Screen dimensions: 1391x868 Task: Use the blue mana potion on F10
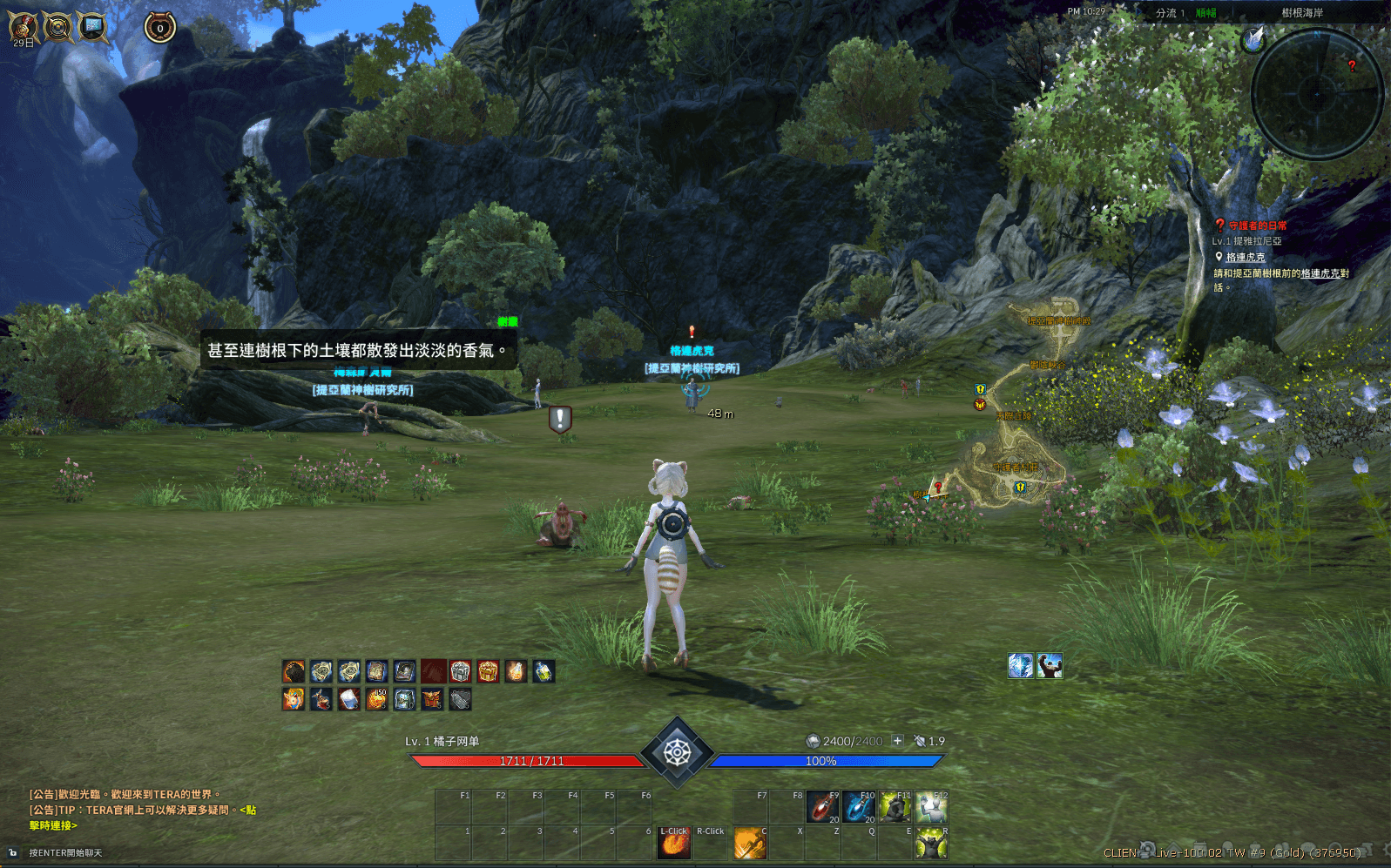859,807
